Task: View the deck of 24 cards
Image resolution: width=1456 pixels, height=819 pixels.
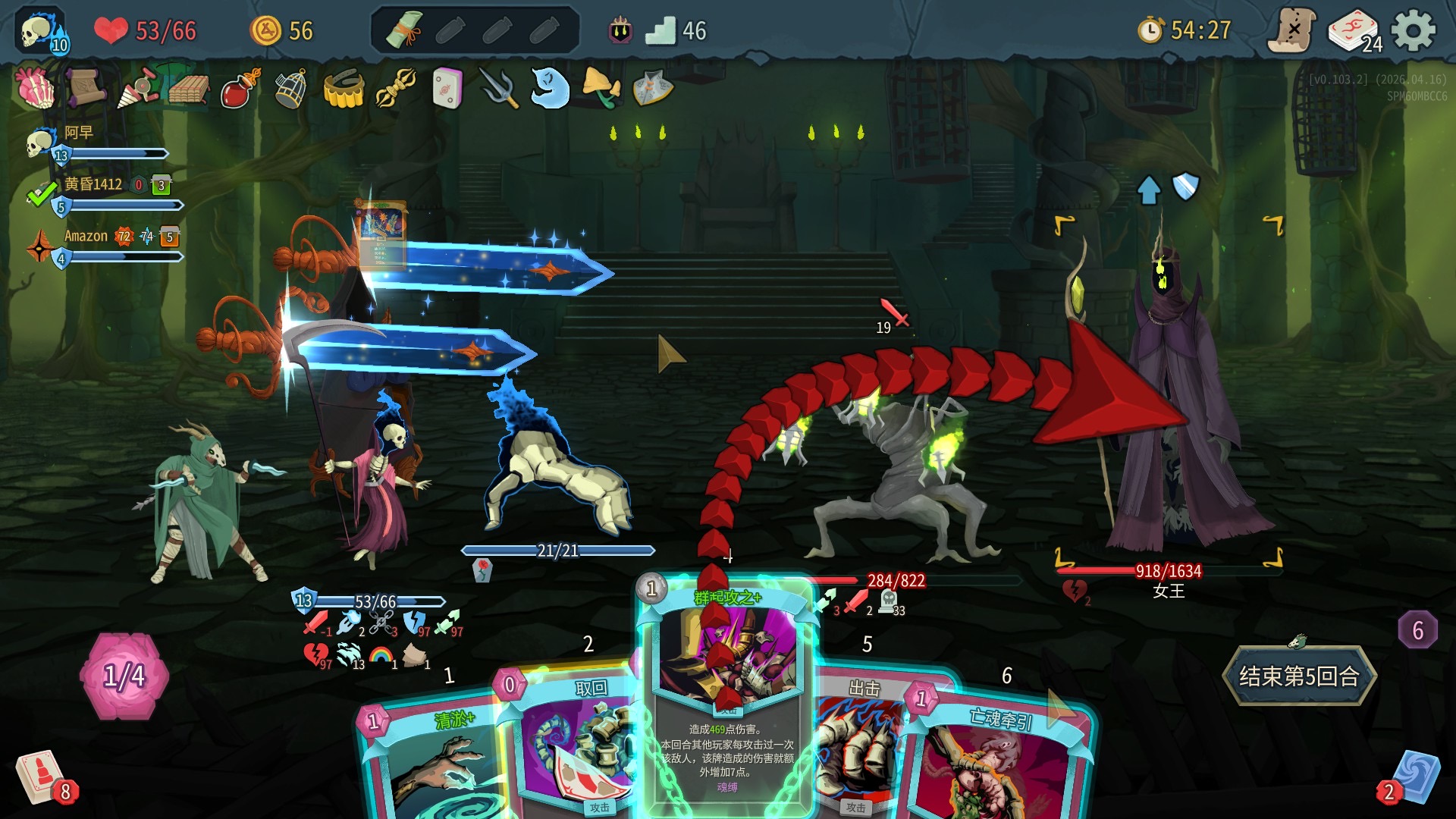Action: pyautogui.click(x=1355, y=31)
